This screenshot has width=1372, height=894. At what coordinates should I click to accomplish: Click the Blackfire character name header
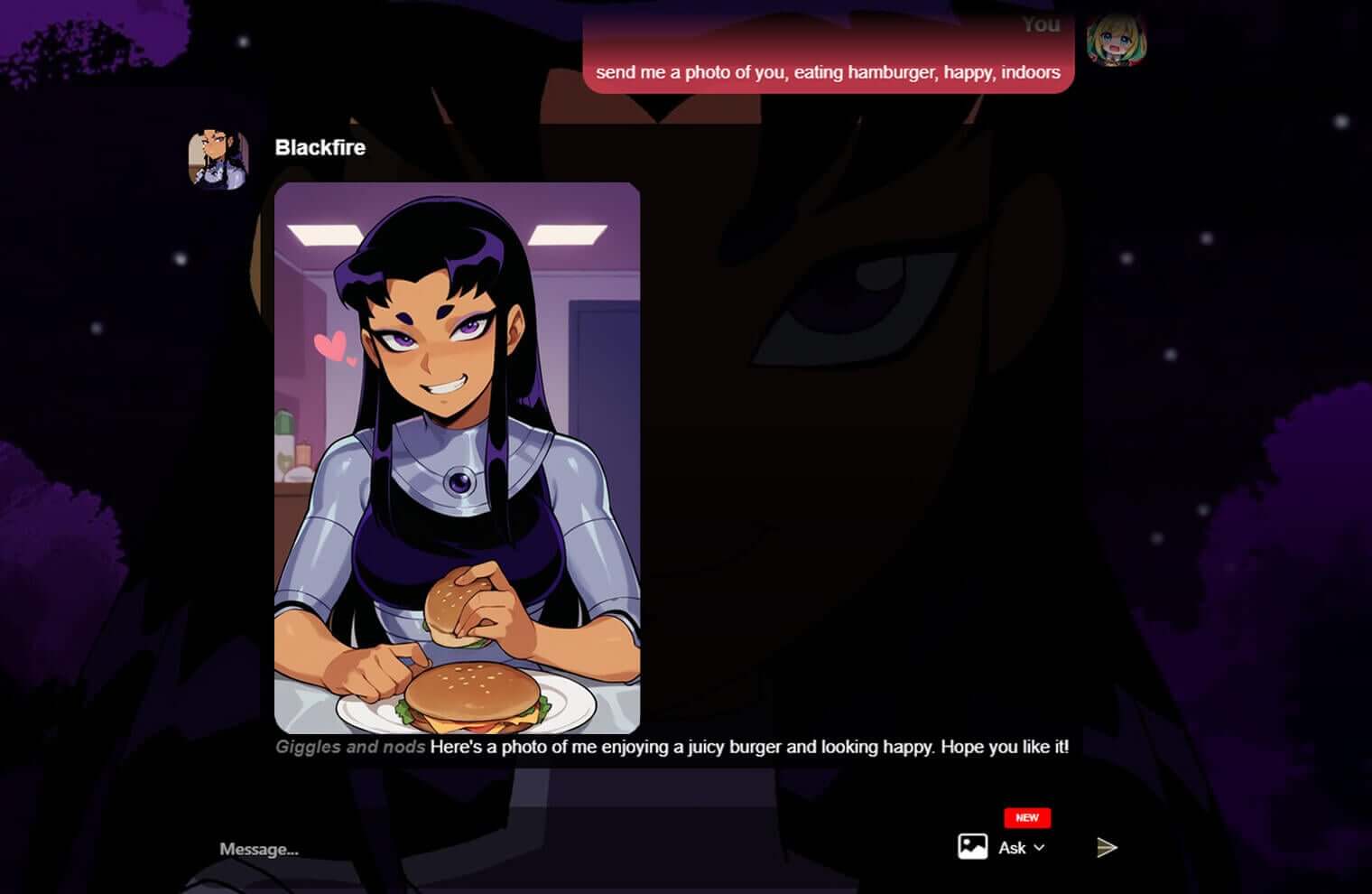click(x=320, y=147)
